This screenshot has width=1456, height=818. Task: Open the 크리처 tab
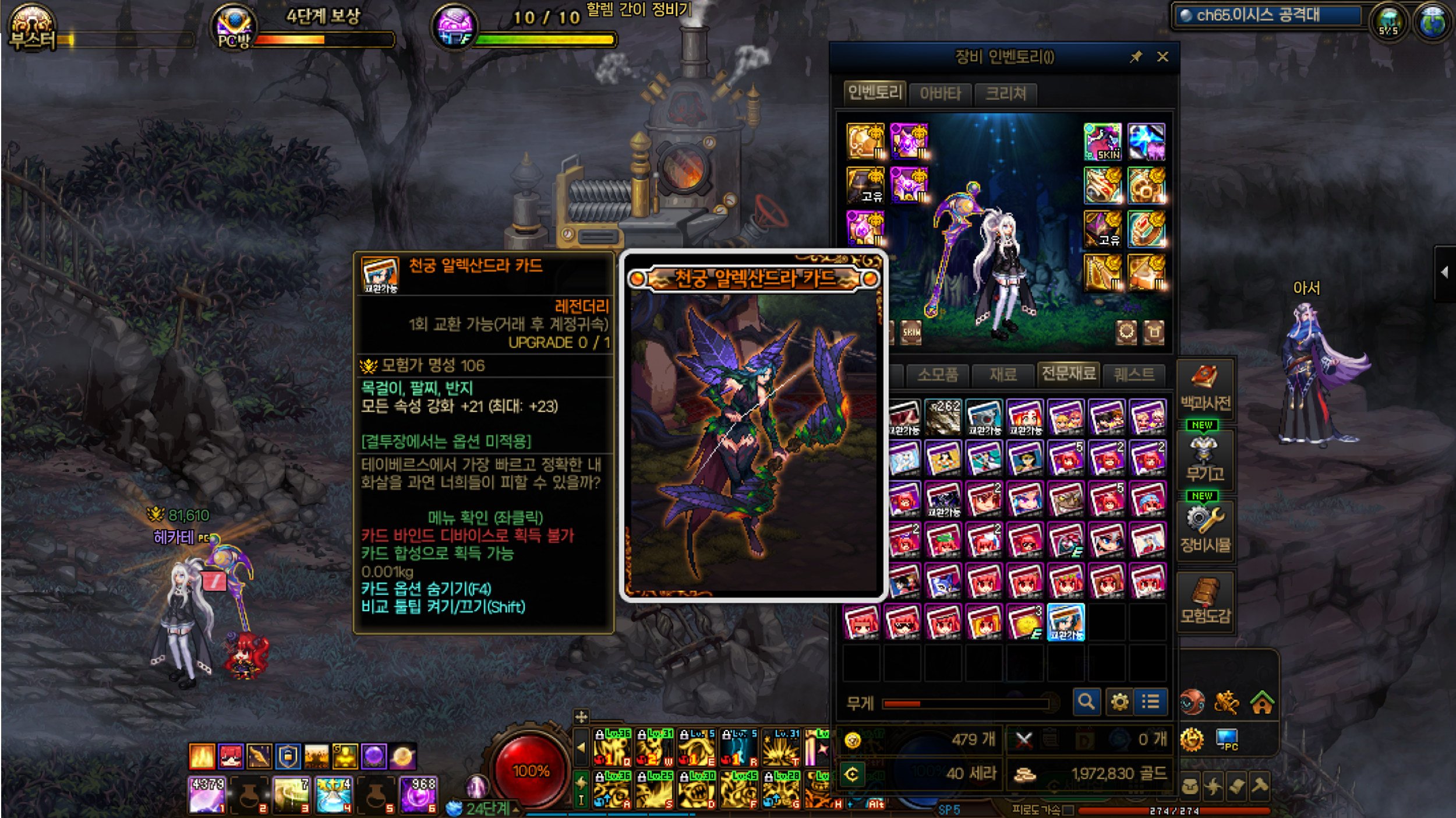coord(1005,93)
